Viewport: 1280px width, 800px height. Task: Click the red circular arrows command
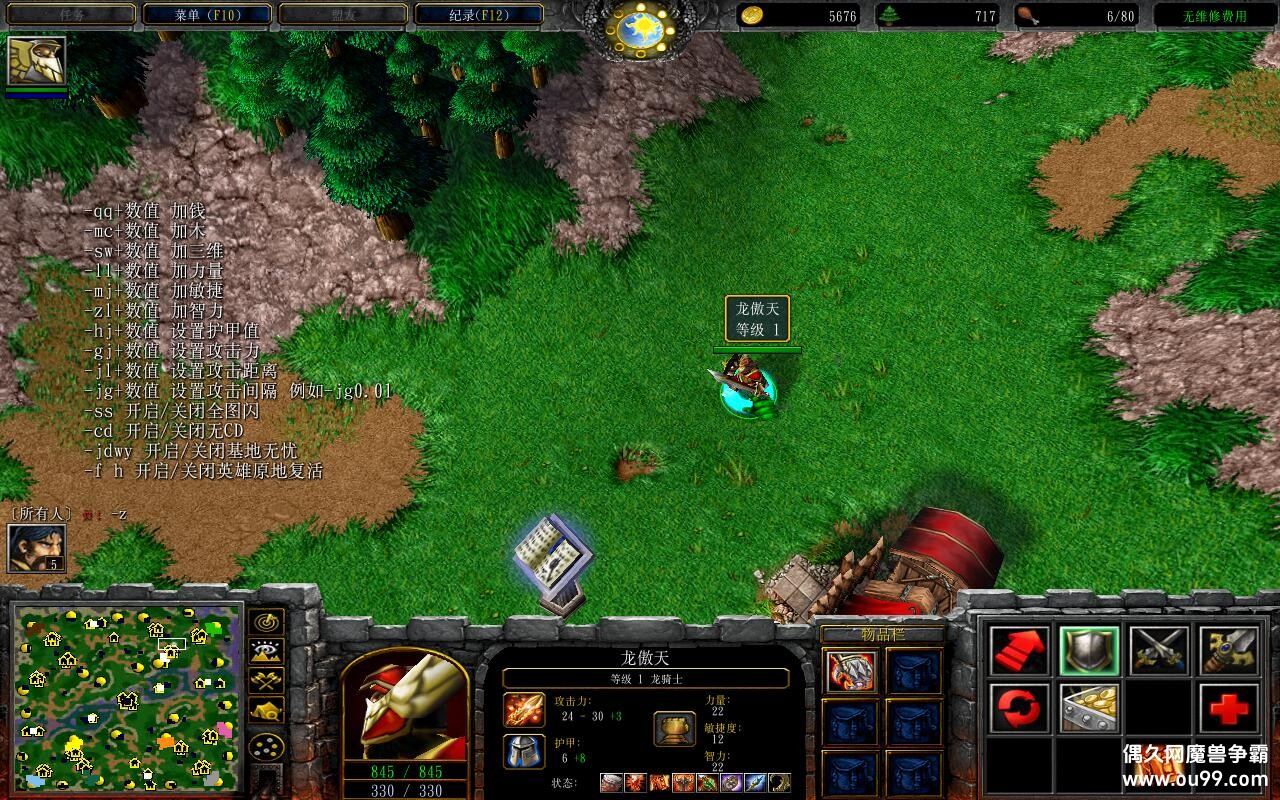1020,709
